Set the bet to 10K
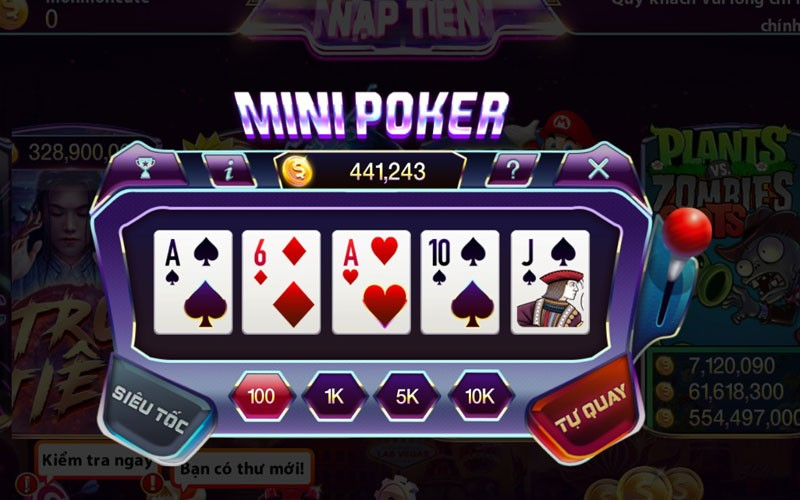 480,396
